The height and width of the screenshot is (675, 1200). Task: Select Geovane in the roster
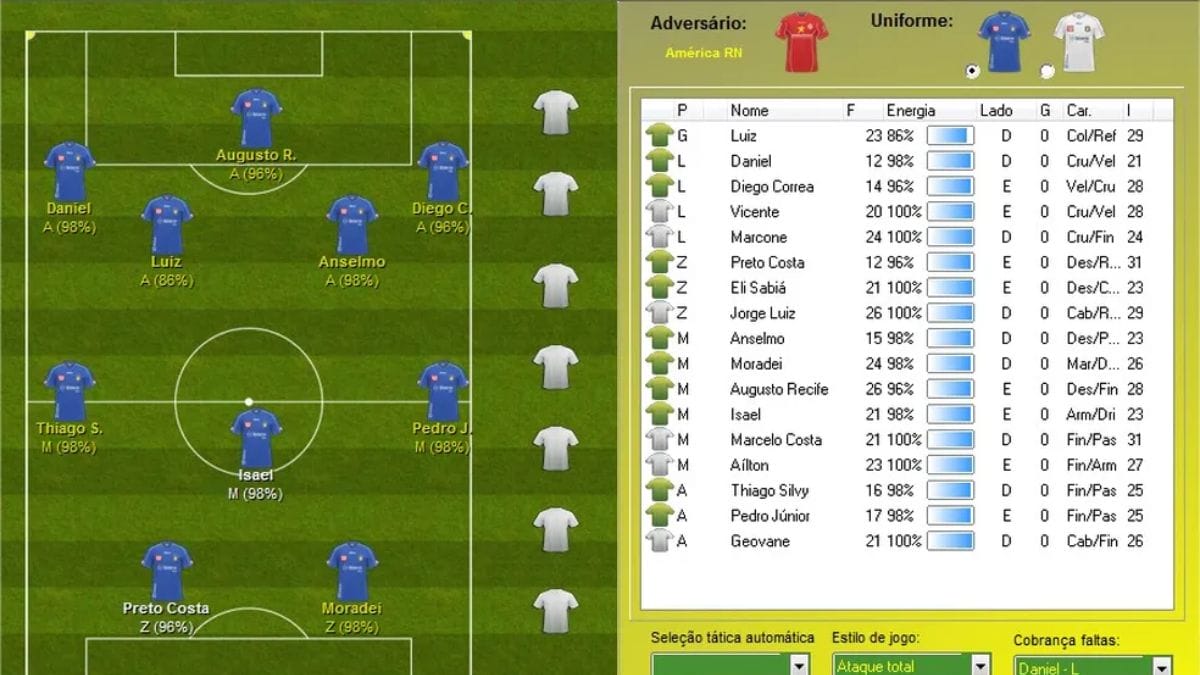tap(759, 541)
